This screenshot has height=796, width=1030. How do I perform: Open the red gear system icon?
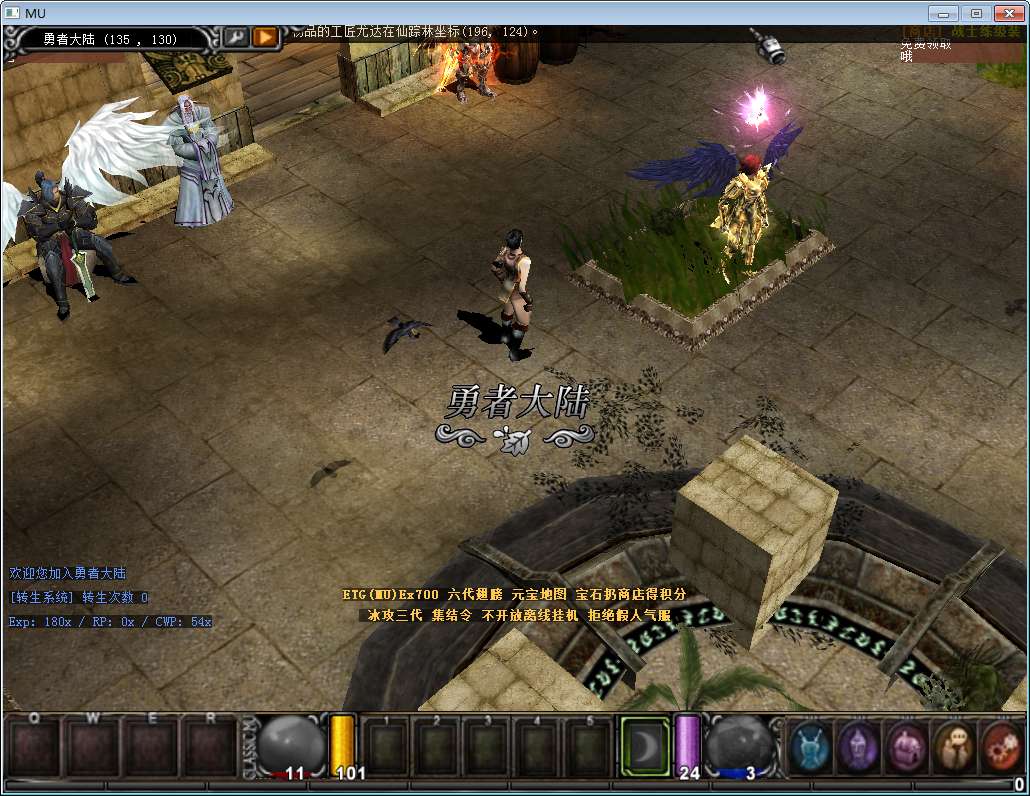pos(1001,745)
